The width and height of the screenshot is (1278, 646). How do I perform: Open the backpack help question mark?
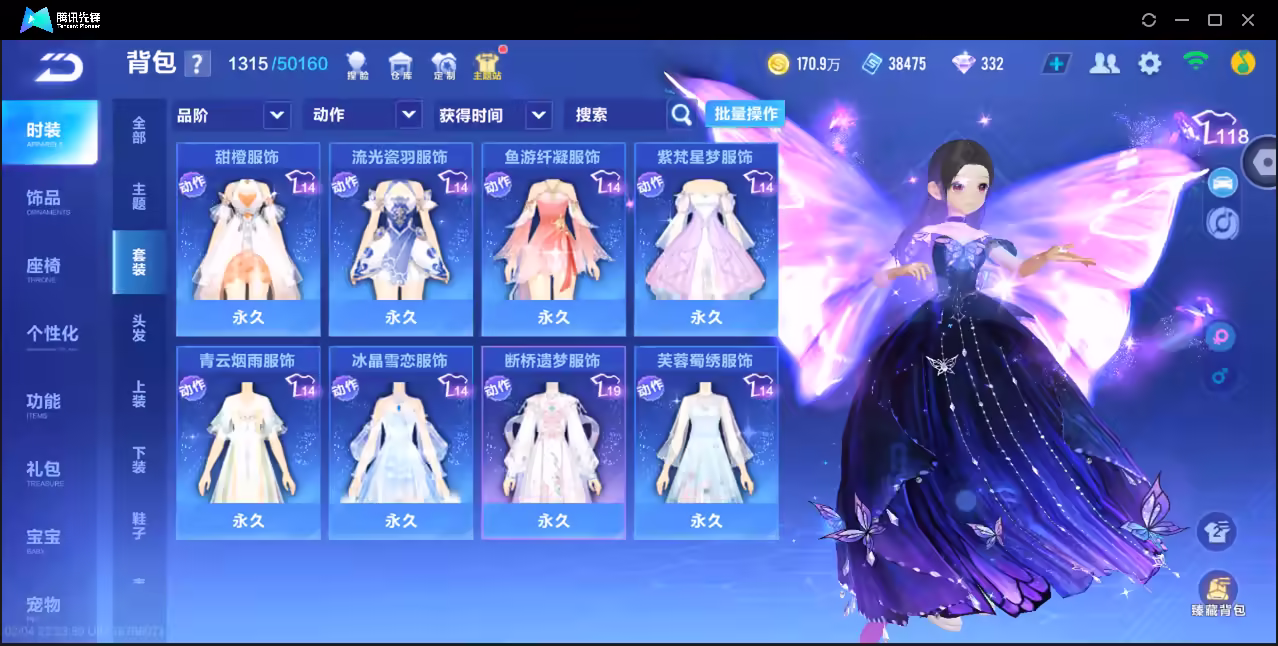point(198,64)
